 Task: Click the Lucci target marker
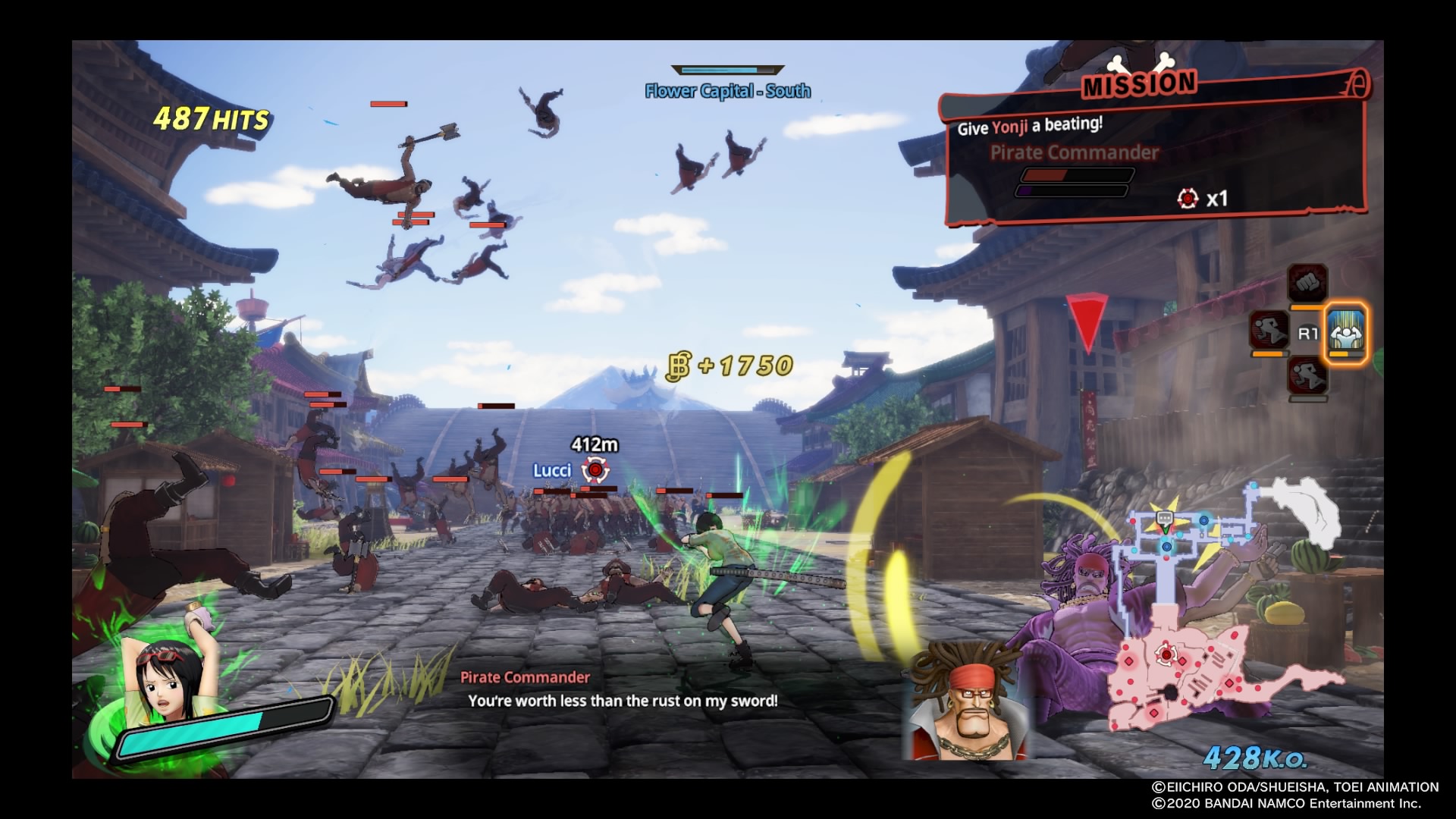coord(595,471)
